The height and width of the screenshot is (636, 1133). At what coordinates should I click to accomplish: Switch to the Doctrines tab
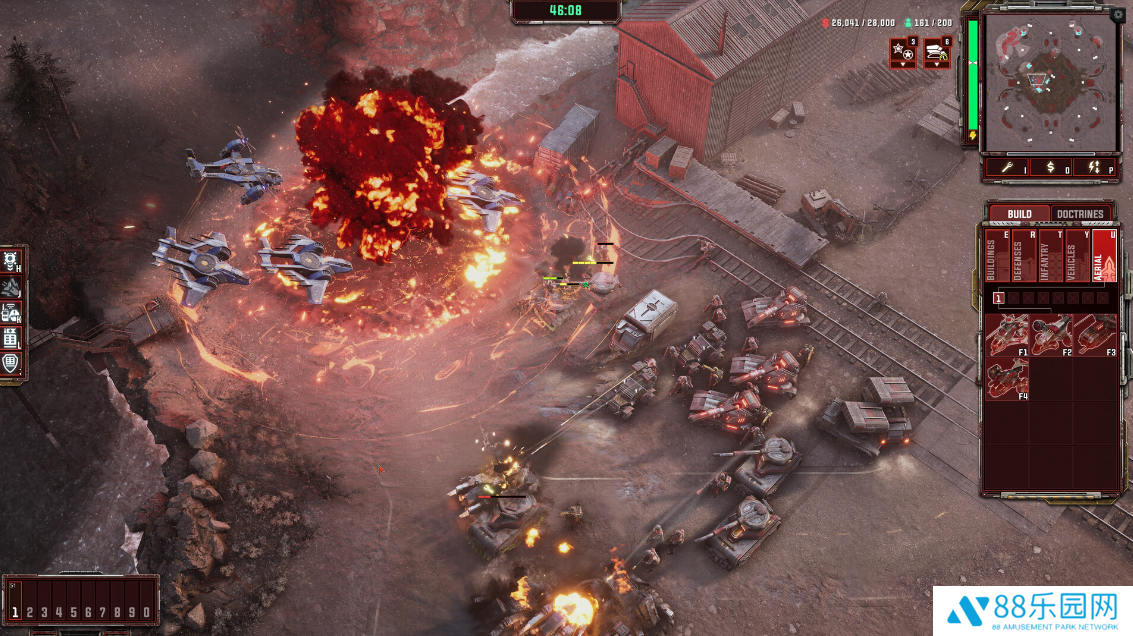click(x=1080, y=214)
